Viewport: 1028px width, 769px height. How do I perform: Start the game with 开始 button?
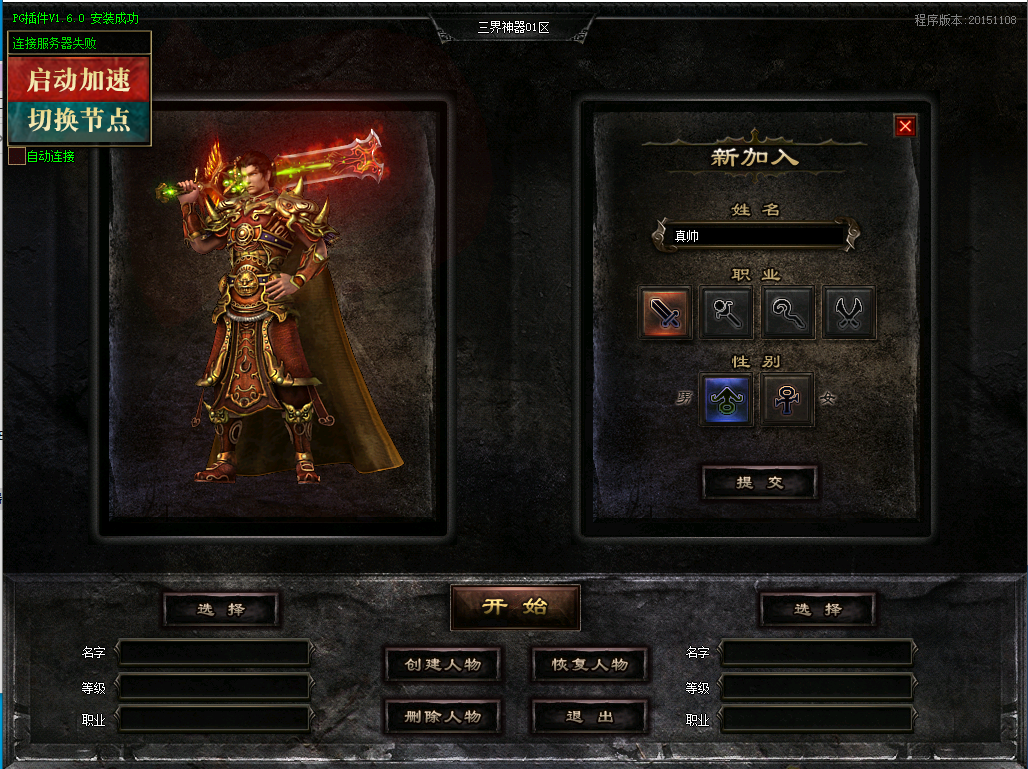(515, 607)
